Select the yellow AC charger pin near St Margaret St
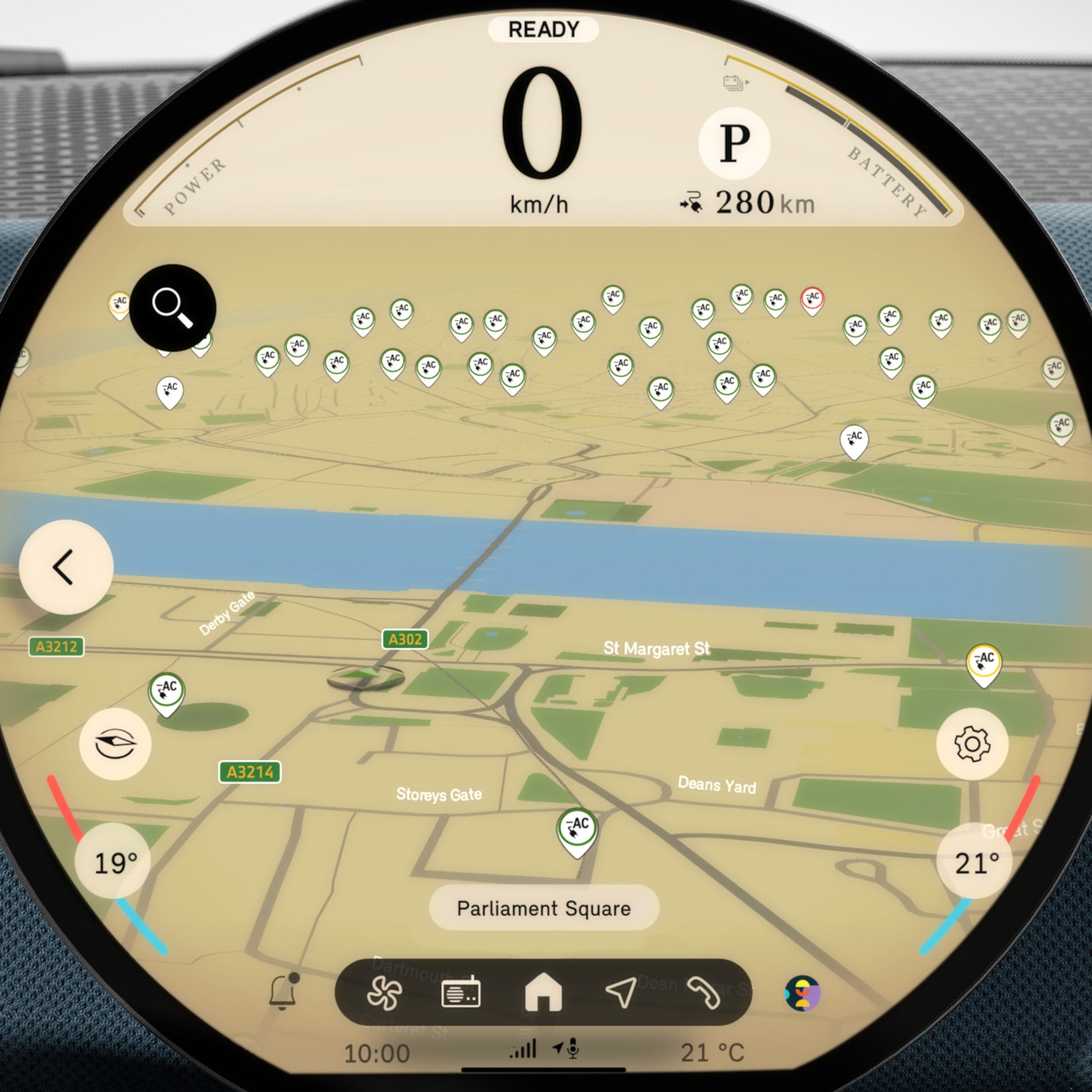1092x1092 pixels. [984, 663]
